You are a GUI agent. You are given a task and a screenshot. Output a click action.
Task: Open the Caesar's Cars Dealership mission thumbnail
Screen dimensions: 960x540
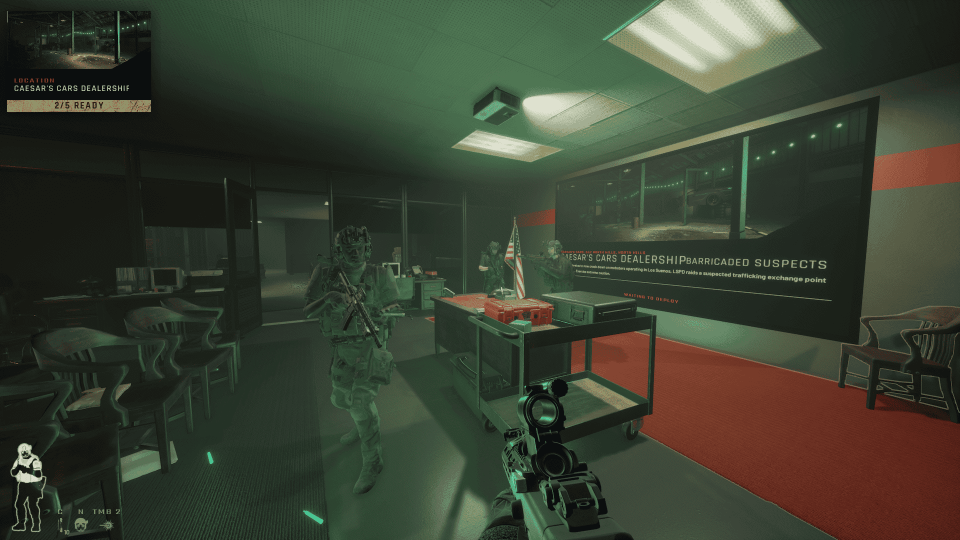[78, 41]
